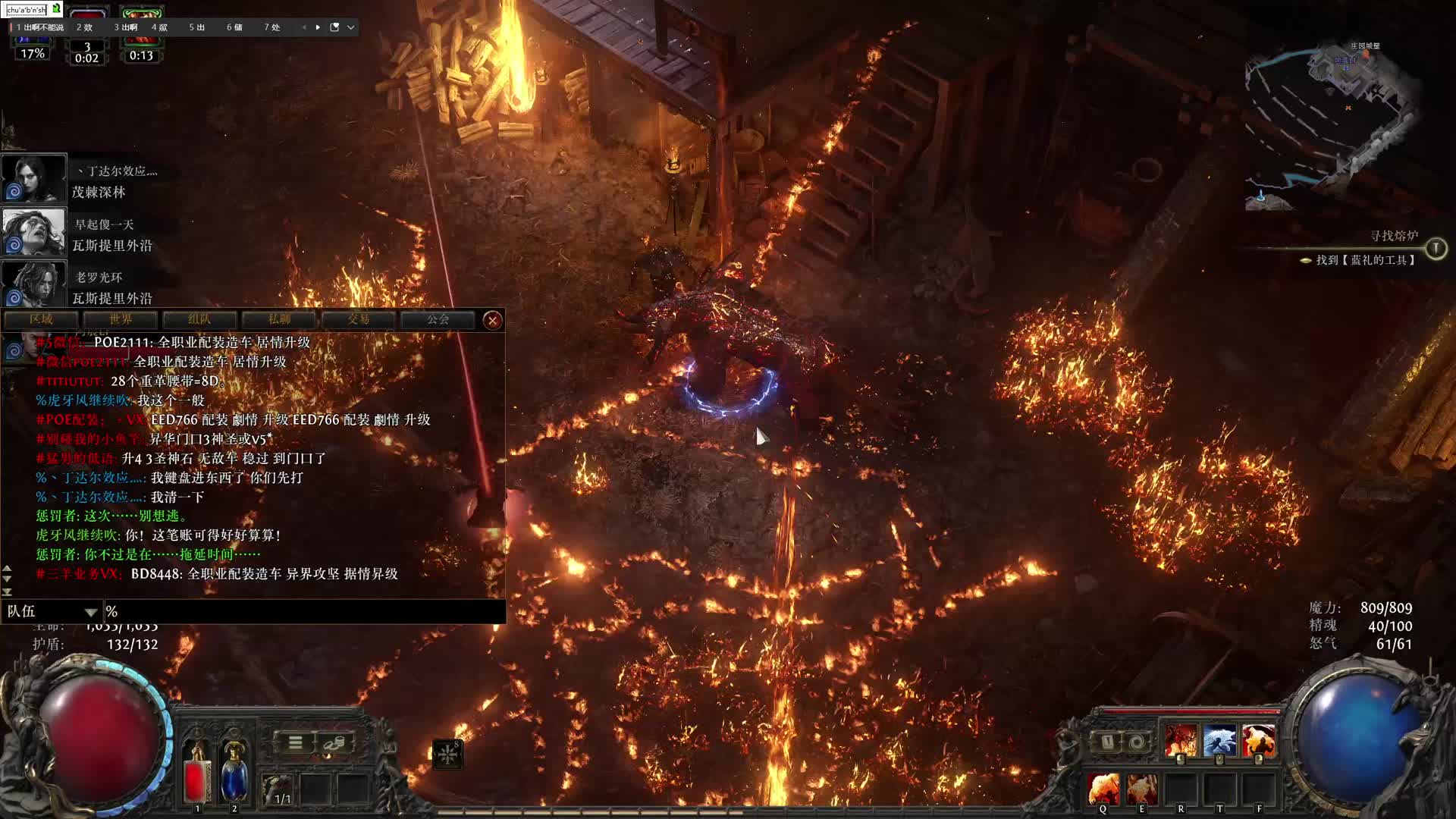Use the blue mana flask
1456x819 pixels.
(234, 773)
